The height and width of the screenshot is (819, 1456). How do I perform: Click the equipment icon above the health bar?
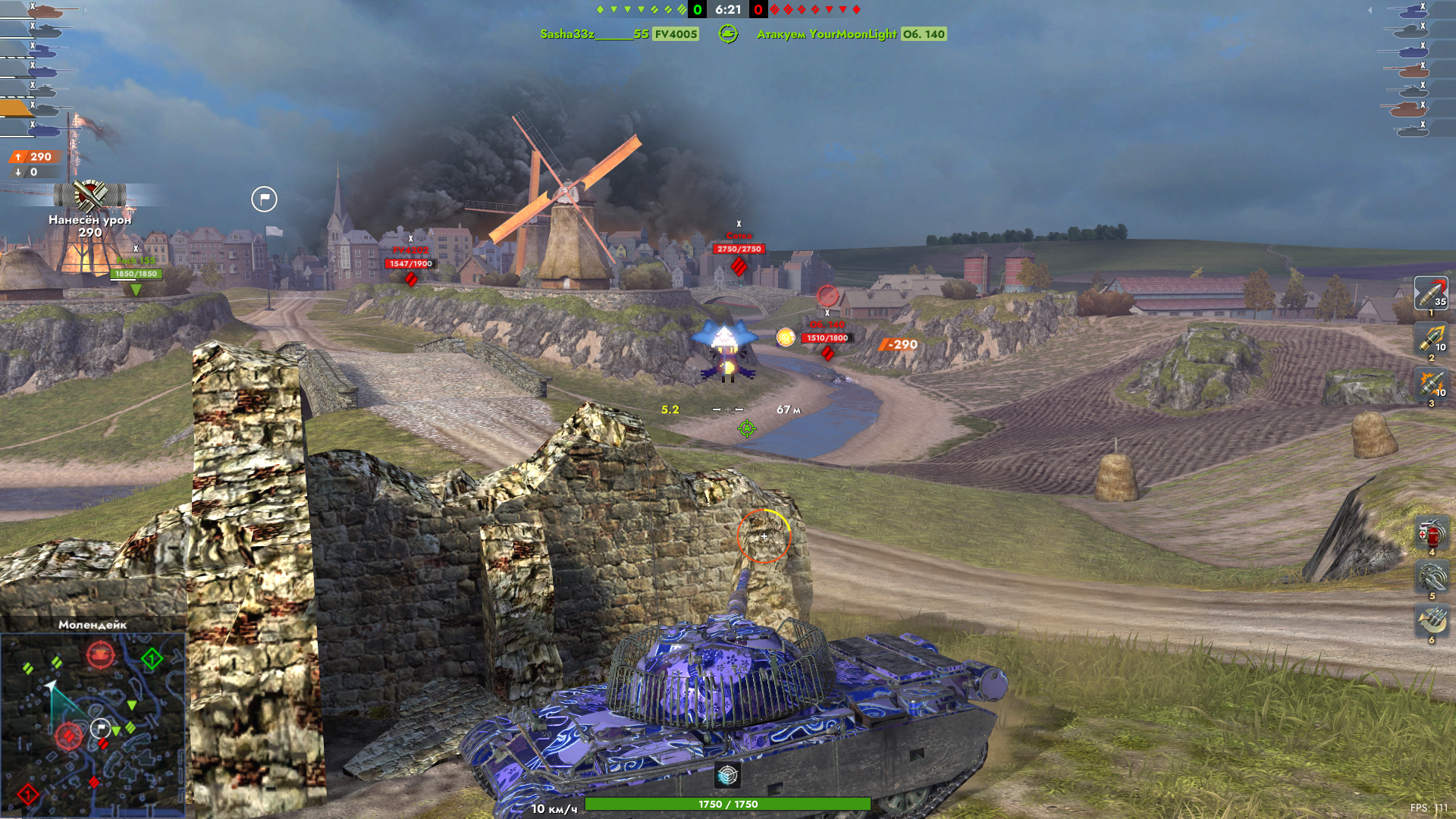727,775
